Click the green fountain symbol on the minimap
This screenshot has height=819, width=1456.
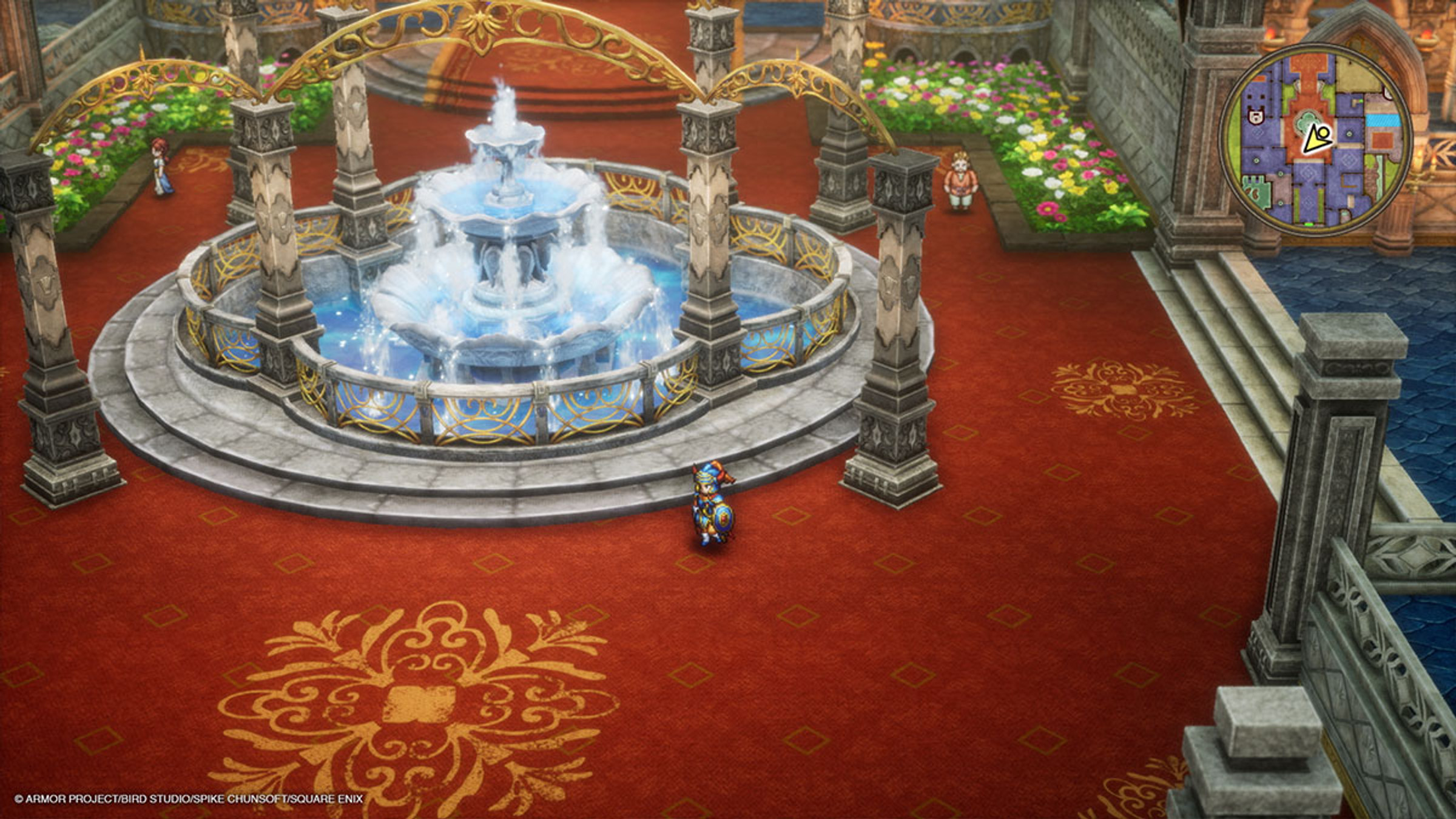(x=1307, y=121)
